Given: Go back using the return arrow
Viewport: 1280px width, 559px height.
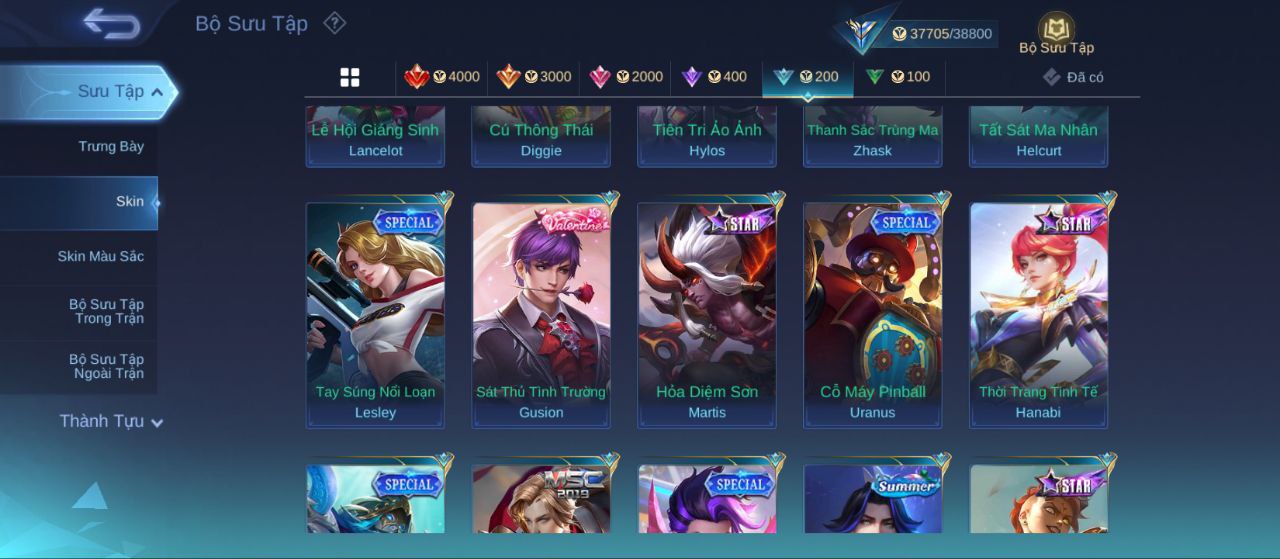Looking at the screenshot, I should pos(111,23).
